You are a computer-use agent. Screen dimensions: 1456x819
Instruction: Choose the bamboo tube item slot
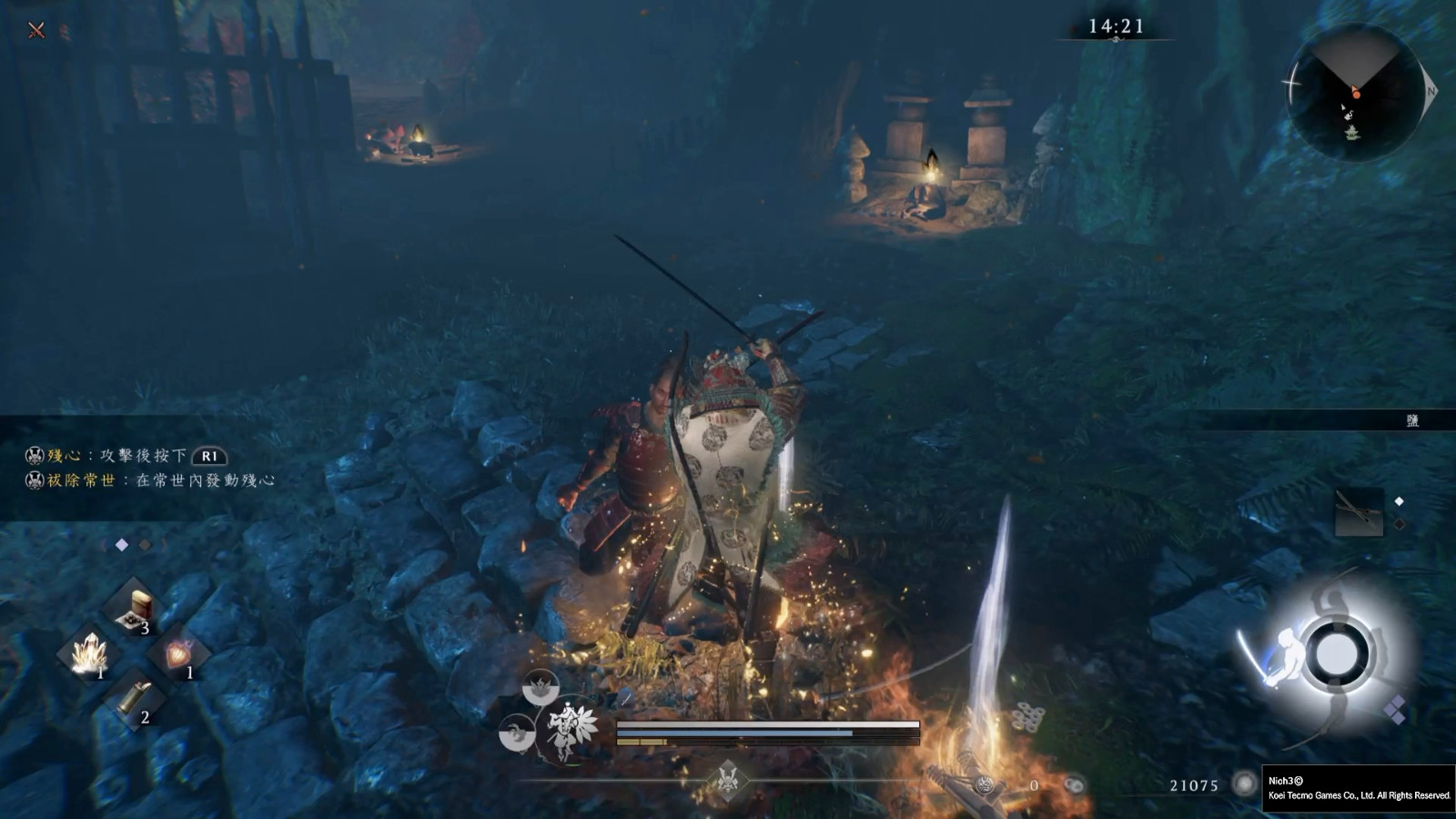click(135, 699)
